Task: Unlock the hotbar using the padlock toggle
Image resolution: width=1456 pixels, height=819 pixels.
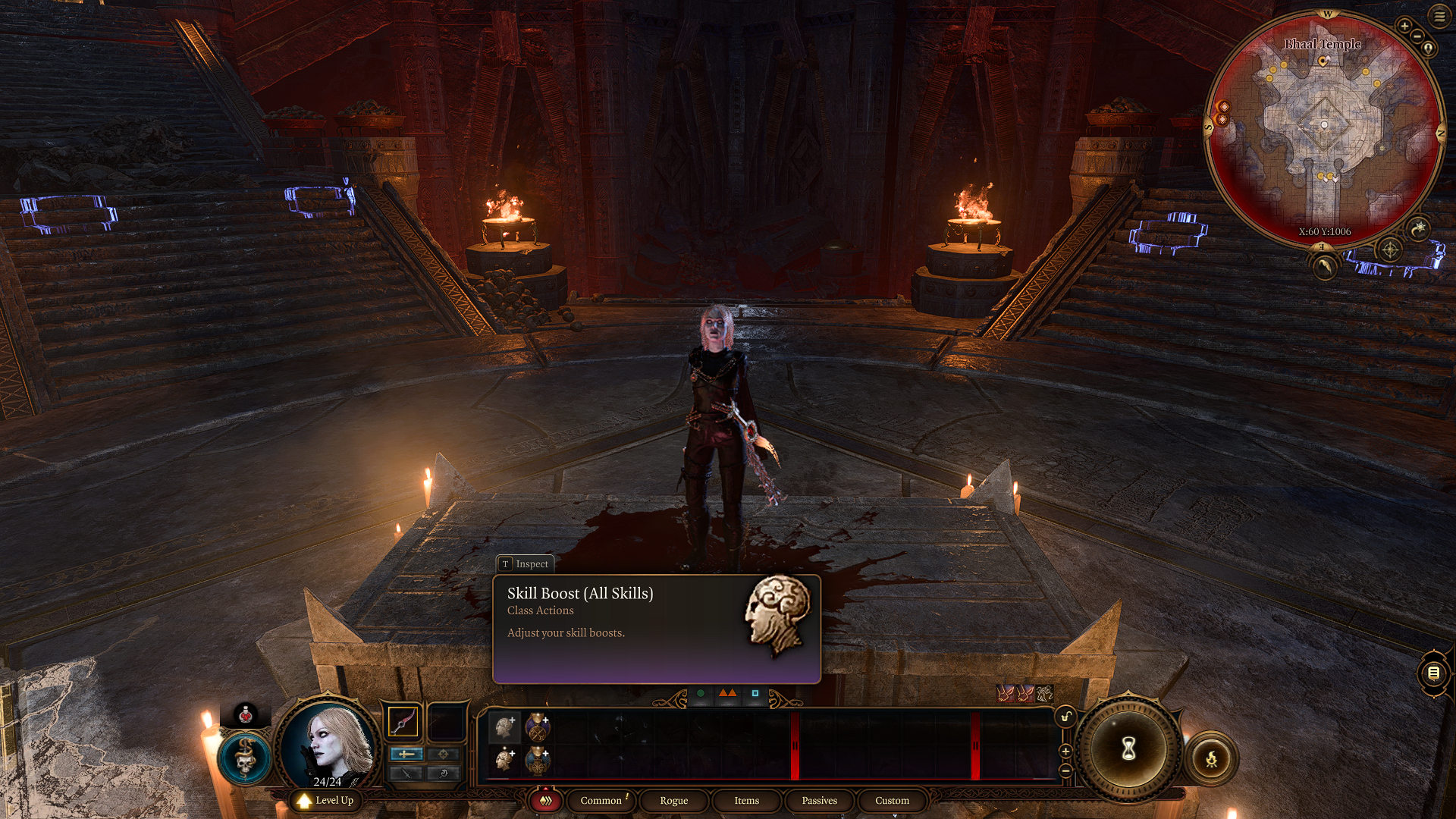Action: pyautogui.click(x=1065, y=717)
